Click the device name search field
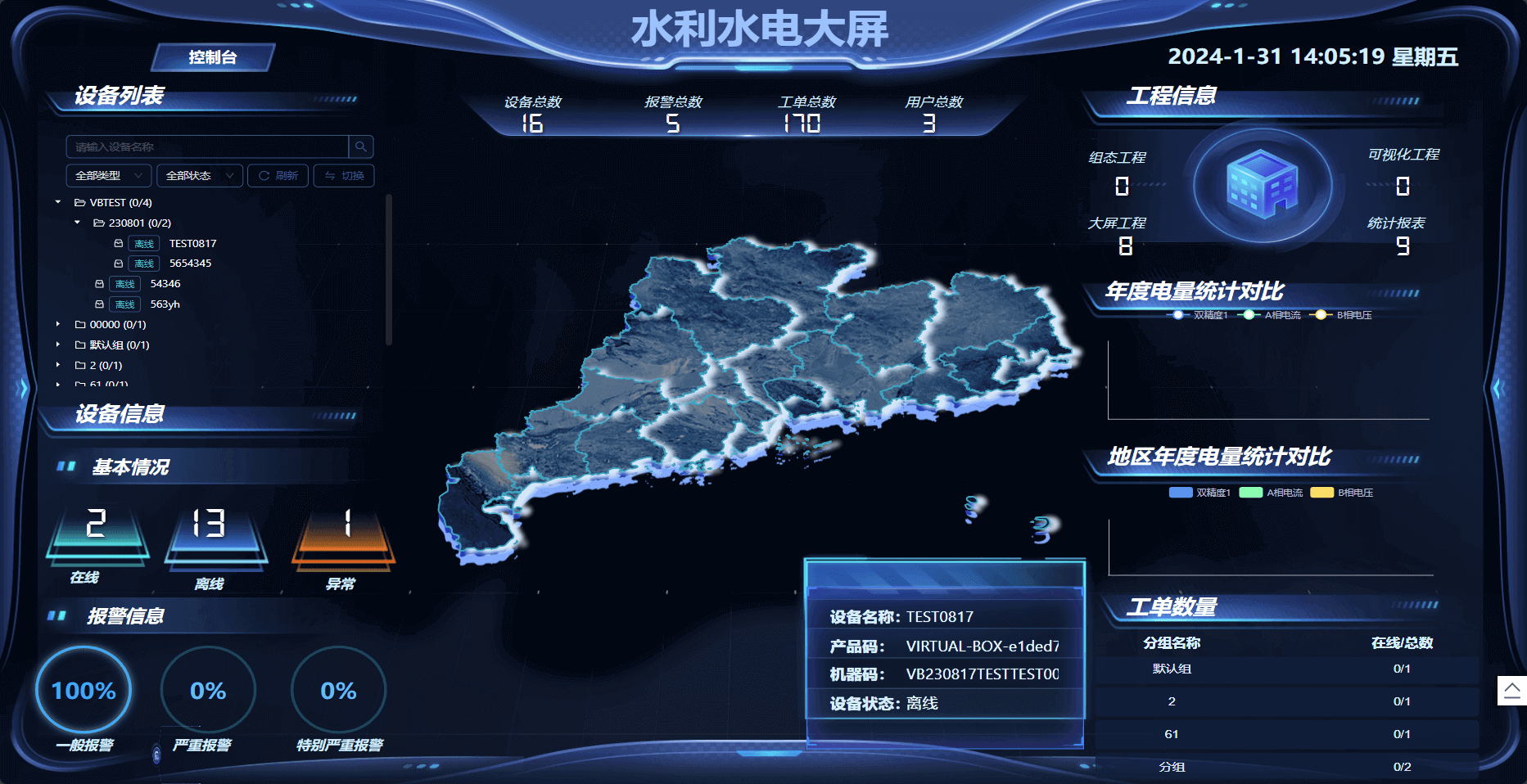 (x=207, y=146)
